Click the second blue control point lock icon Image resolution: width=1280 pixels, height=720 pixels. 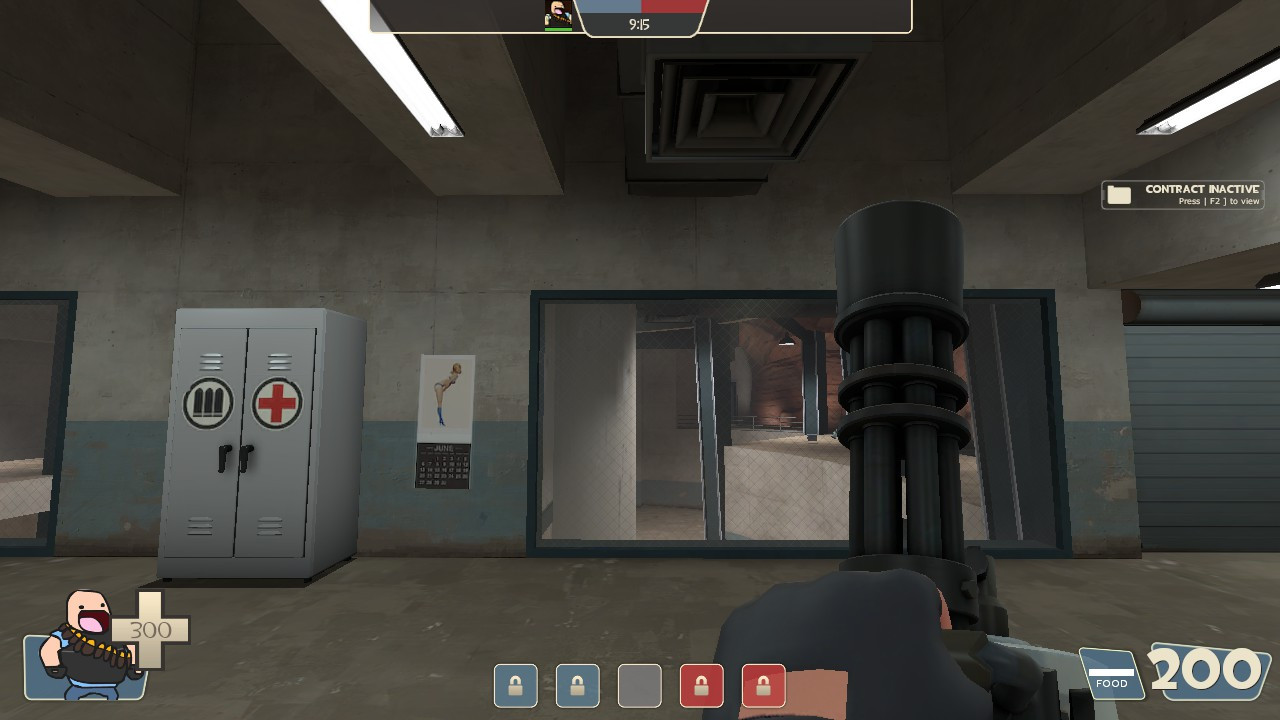pos(578,685)
